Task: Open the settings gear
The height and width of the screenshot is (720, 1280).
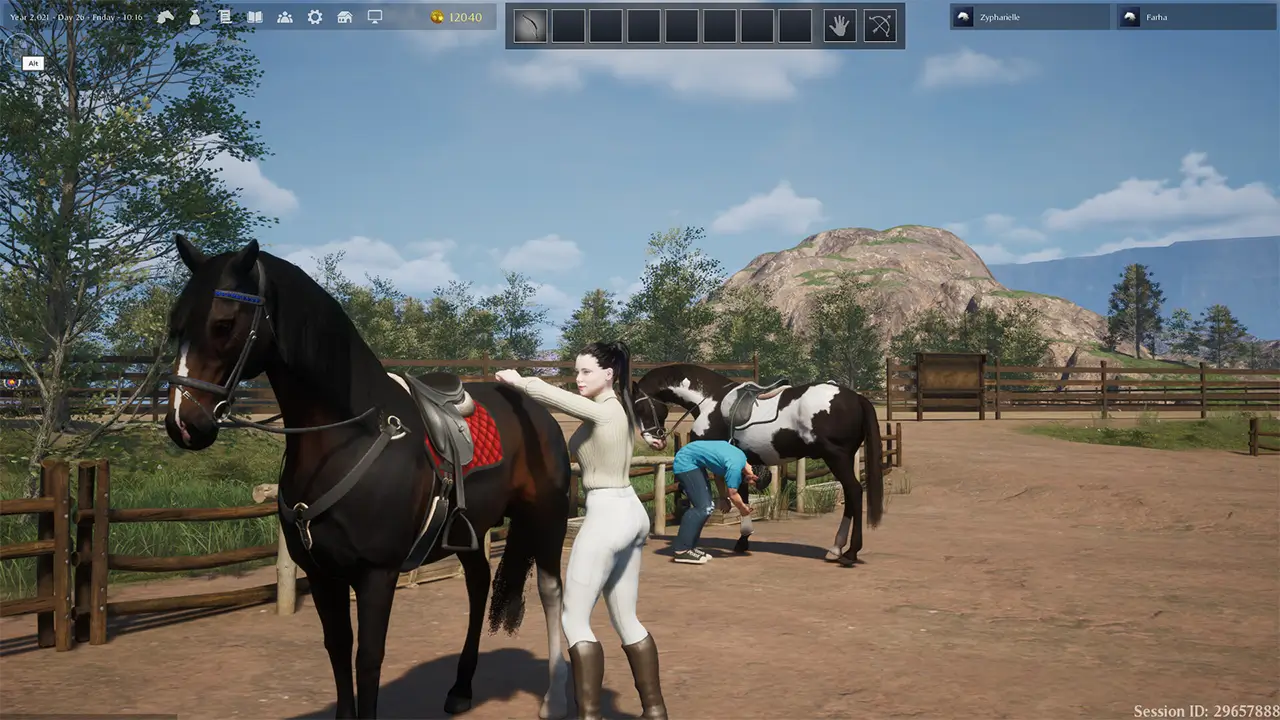Action: point(315,17)
